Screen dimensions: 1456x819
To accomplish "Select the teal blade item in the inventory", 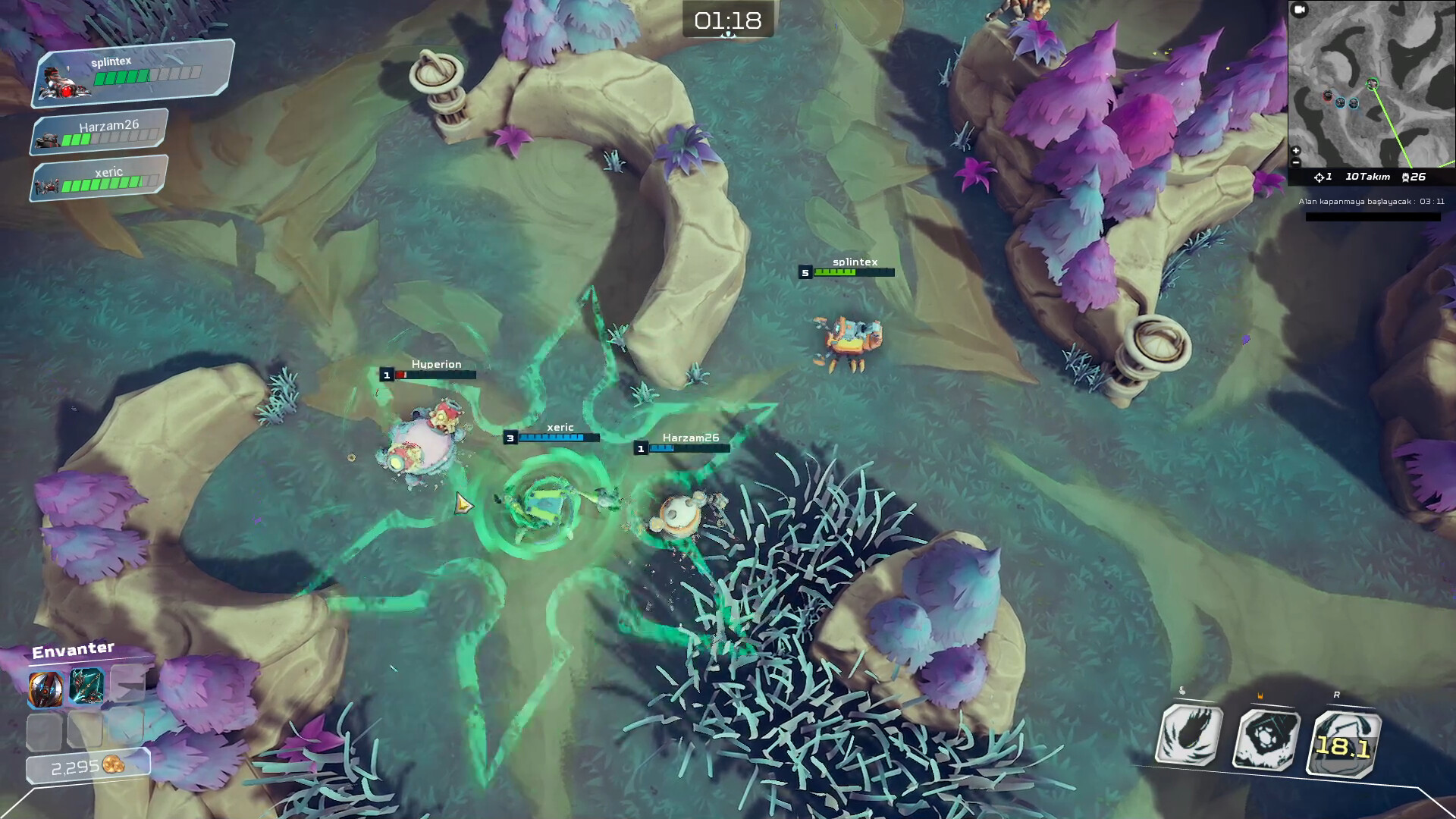I will pos(86,685).
